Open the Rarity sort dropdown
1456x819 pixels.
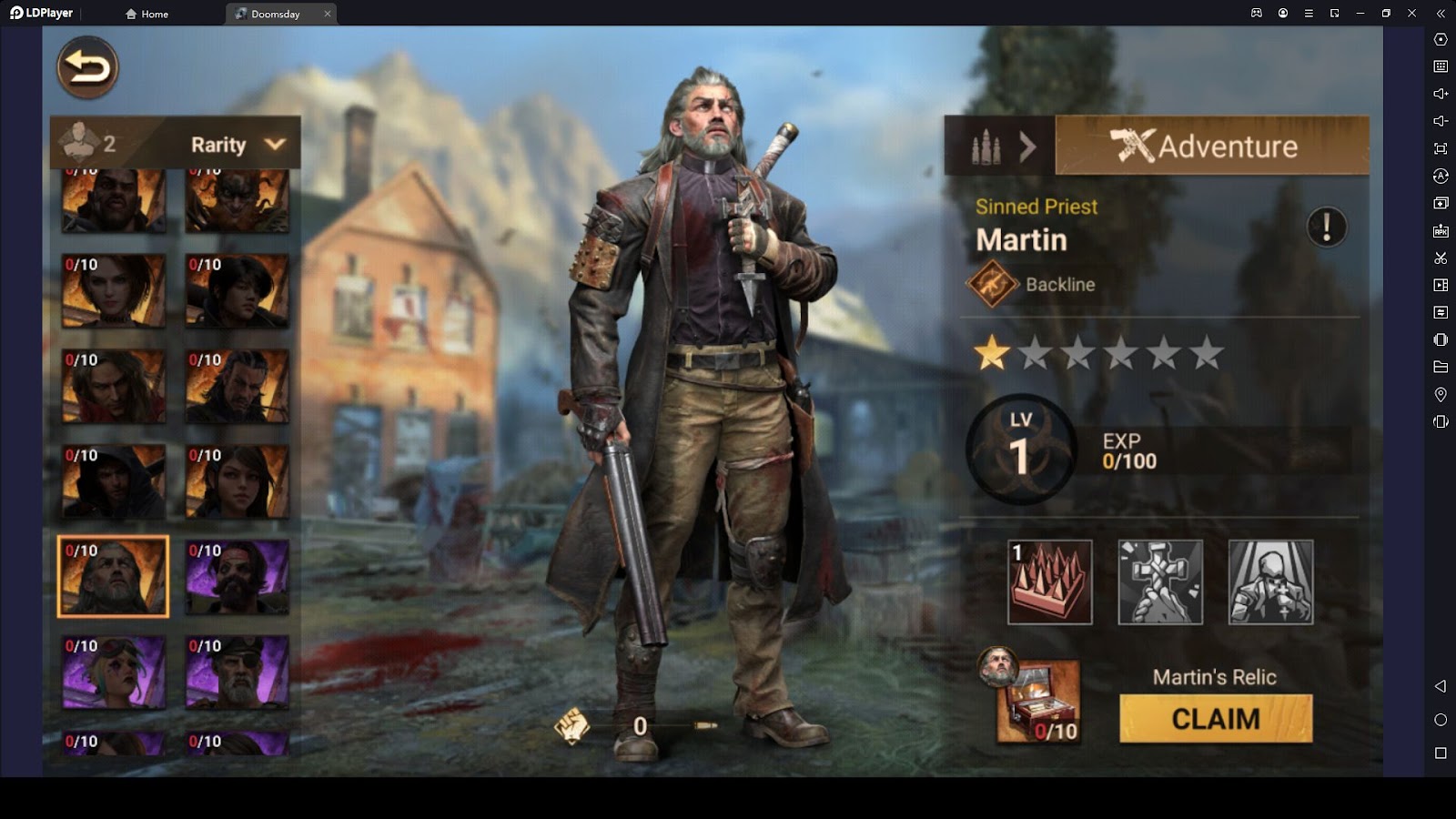coord(237,145)
